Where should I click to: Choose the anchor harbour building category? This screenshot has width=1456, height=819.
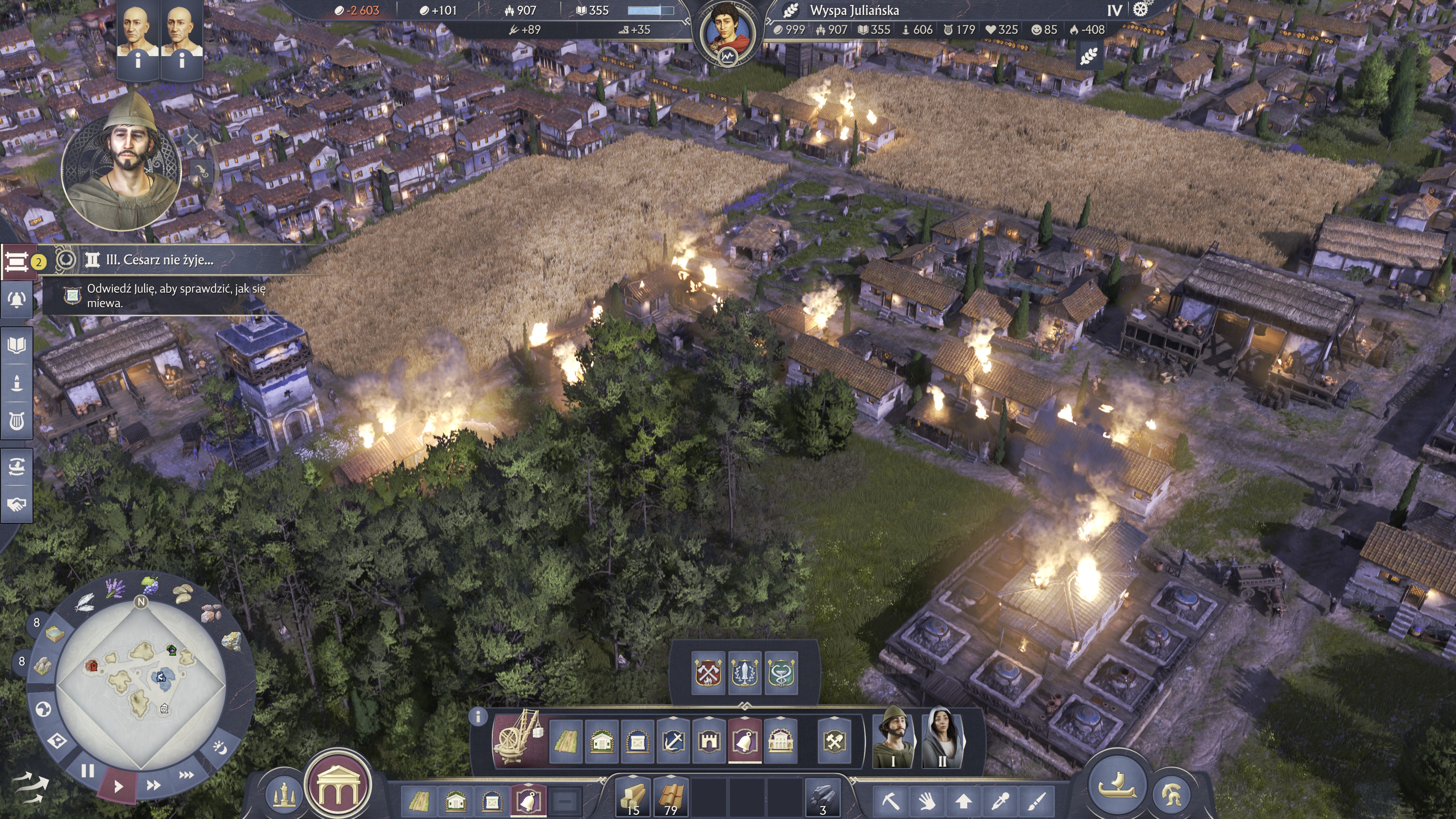click(x=673, y=740)
